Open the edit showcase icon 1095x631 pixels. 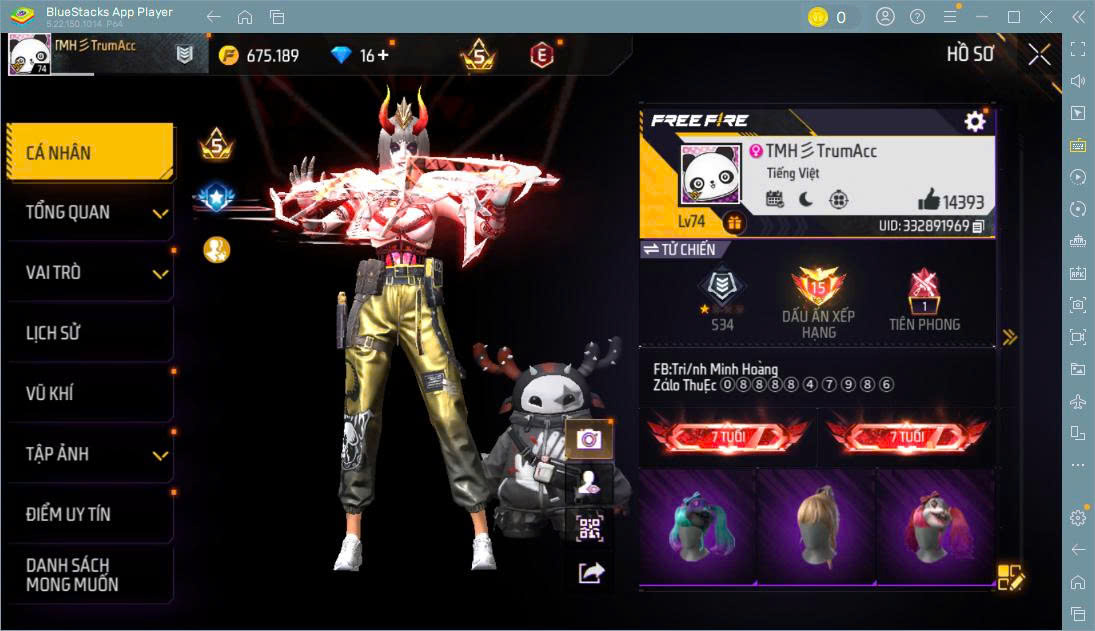click(x=1010, y=577)
